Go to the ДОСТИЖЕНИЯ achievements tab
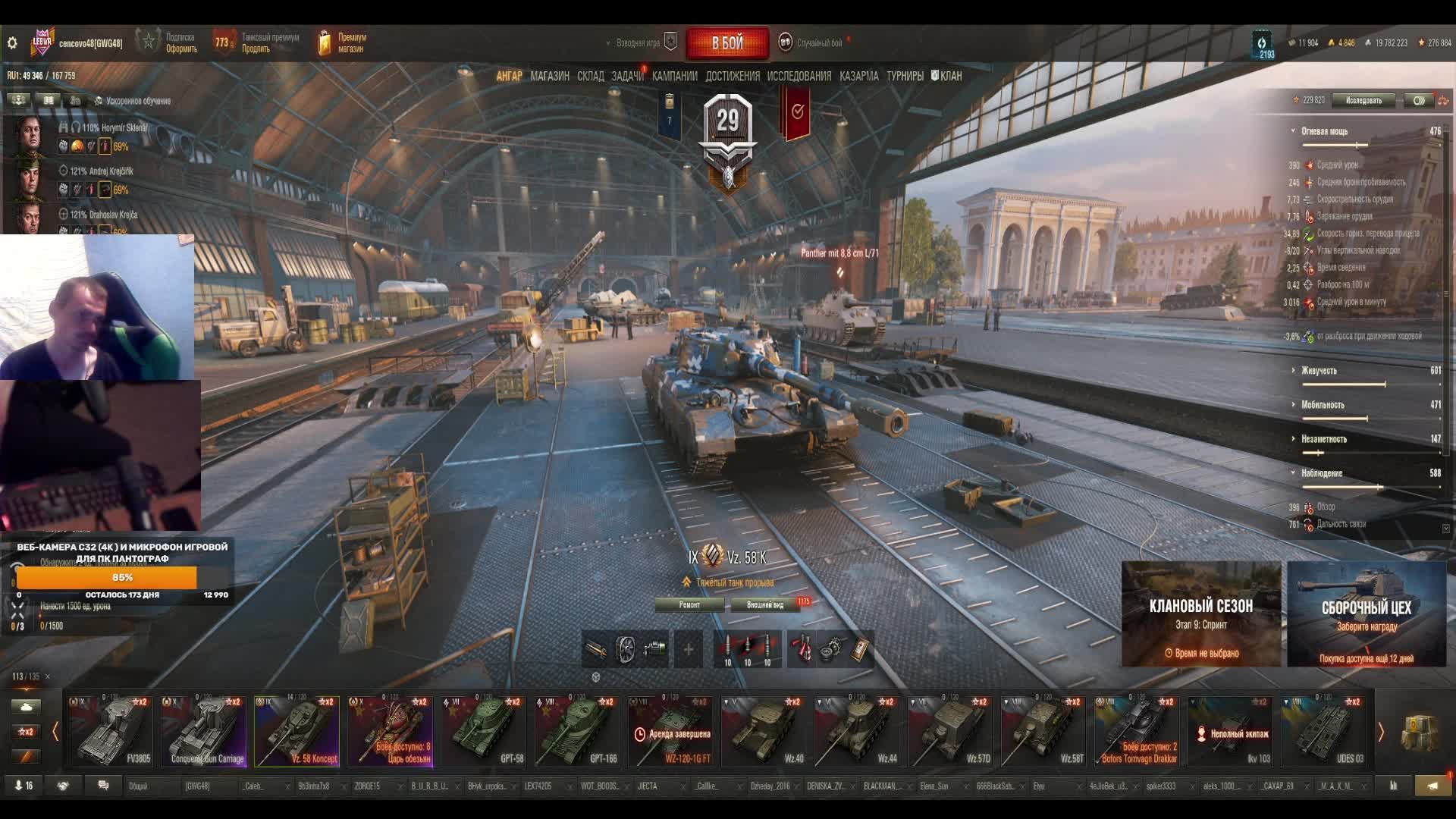 732,76
